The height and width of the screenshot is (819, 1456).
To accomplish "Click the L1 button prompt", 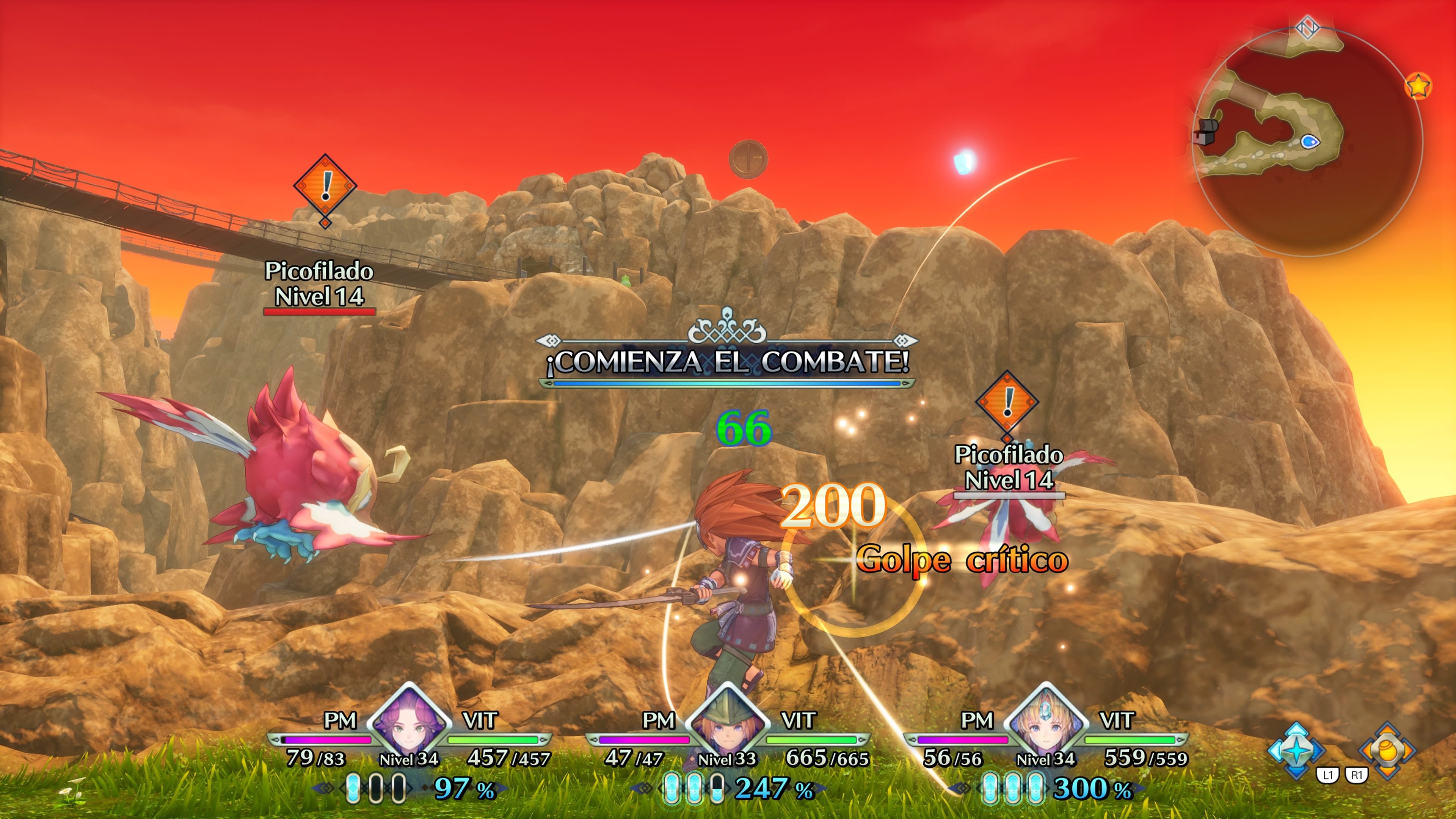I will click(1328, 775).
